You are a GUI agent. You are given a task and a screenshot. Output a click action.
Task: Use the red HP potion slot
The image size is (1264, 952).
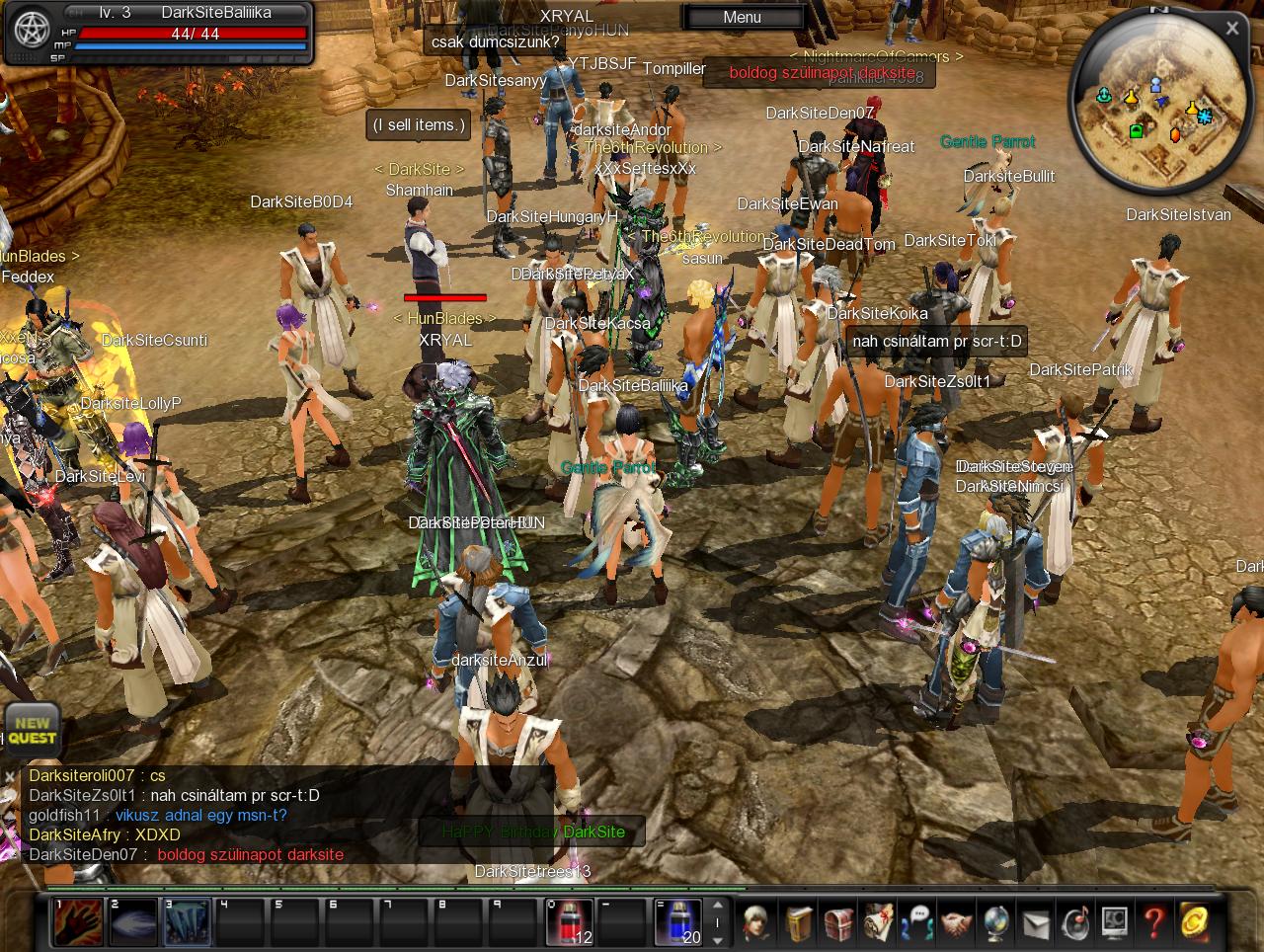coord(570,922)
